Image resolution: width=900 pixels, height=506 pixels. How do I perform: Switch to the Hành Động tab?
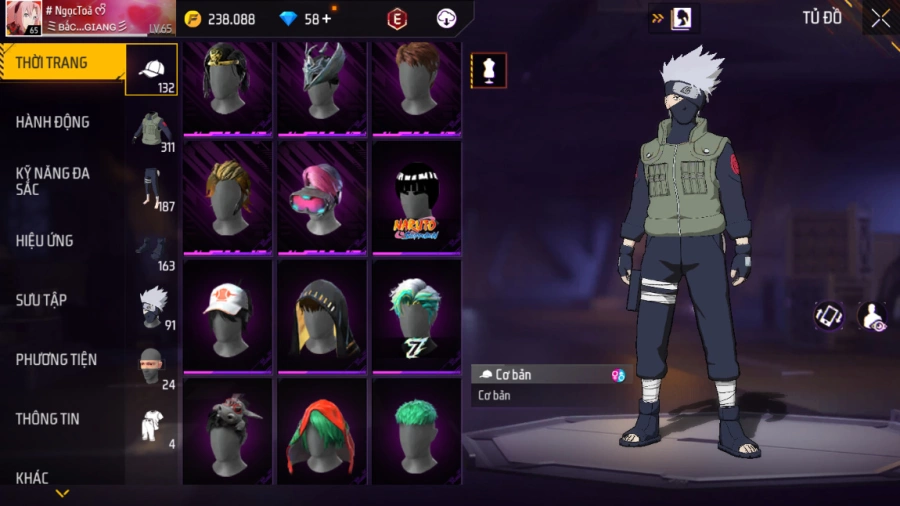pyautogui.click(x=52, y=122)
